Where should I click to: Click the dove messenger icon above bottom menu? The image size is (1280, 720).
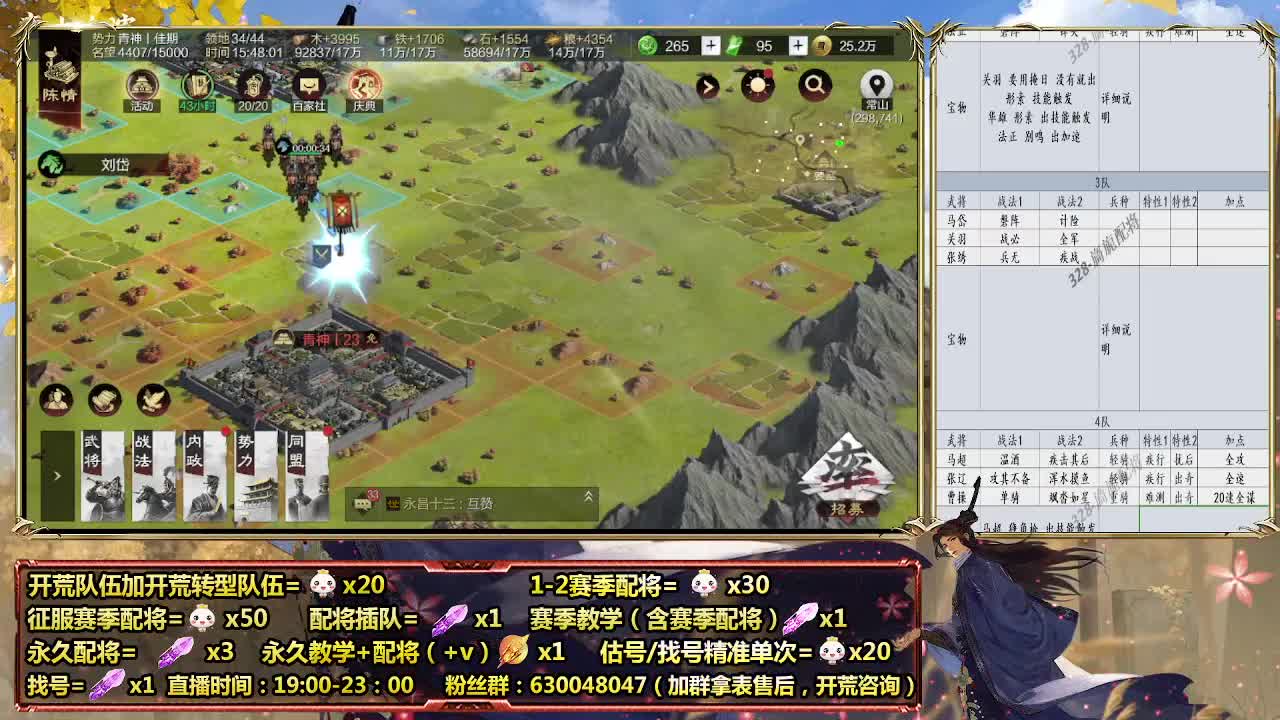(152, 398)
